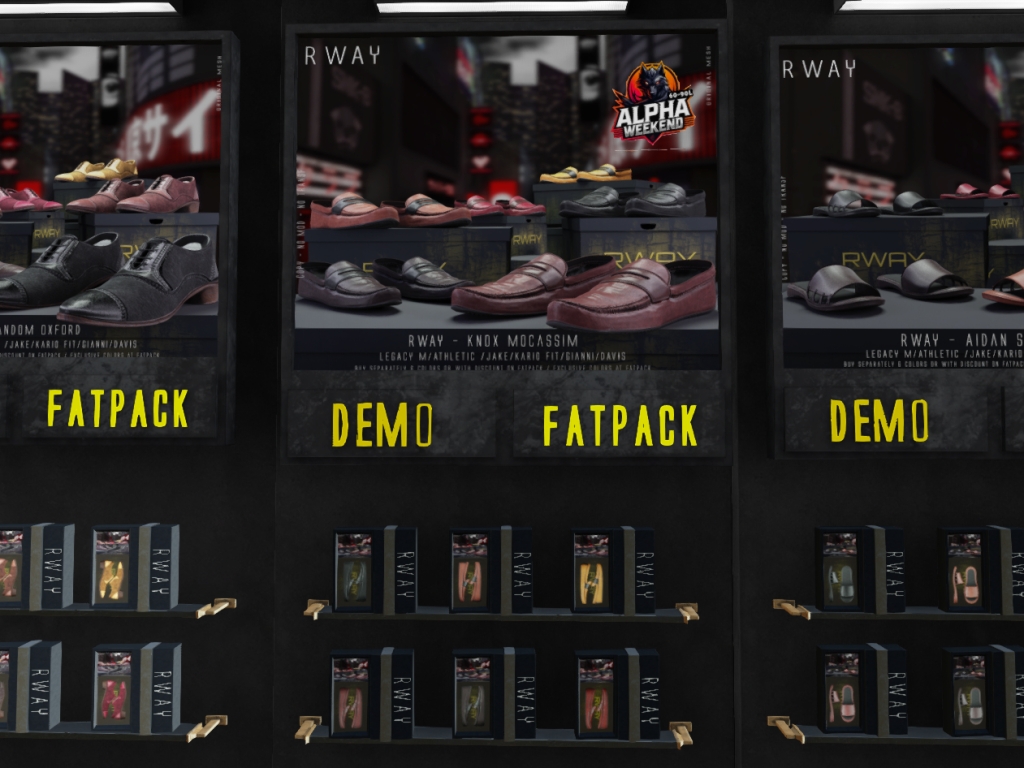This screenshot has width=1024, height=768.
Task: Buy the Knox Mocassim FATPACK
Action: 619,425
